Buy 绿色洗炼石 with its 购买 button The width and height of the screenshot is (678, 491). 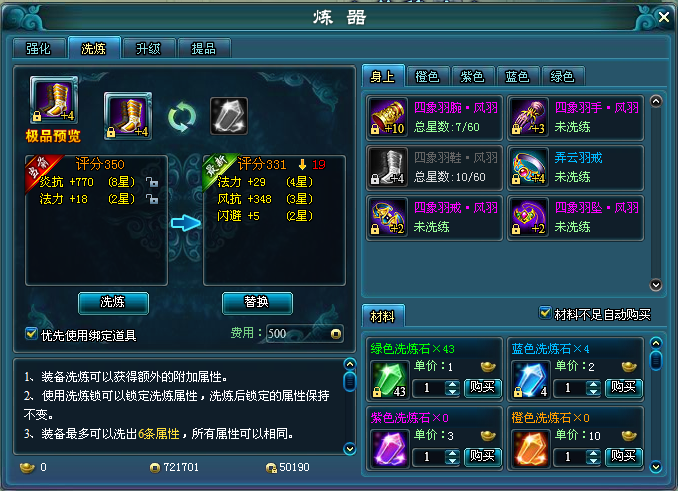(x=482, y=388)
